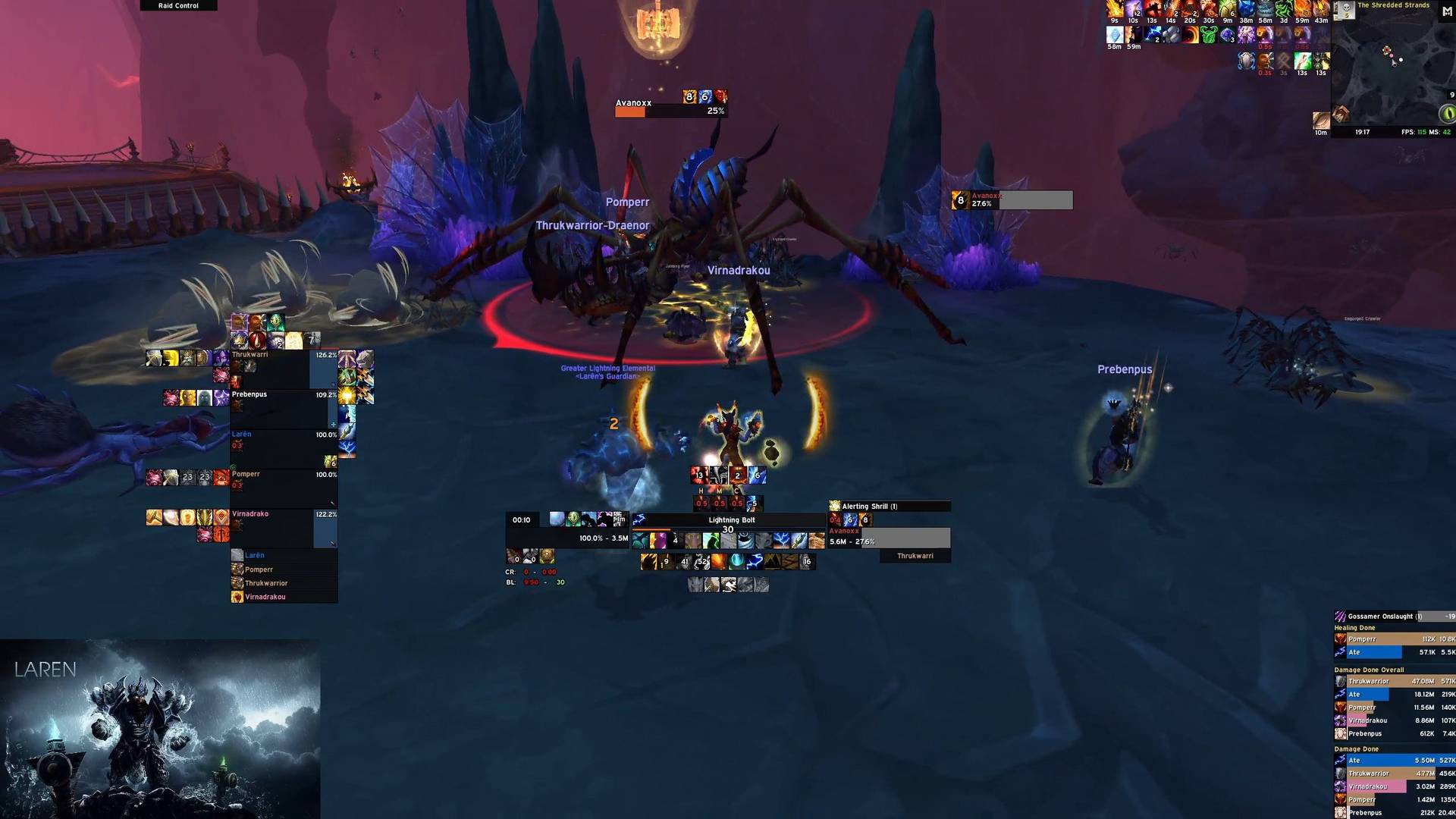Click the skull dungeon difficulty icon
The width and height of the screenshot is (1456, 819).
1345,10
